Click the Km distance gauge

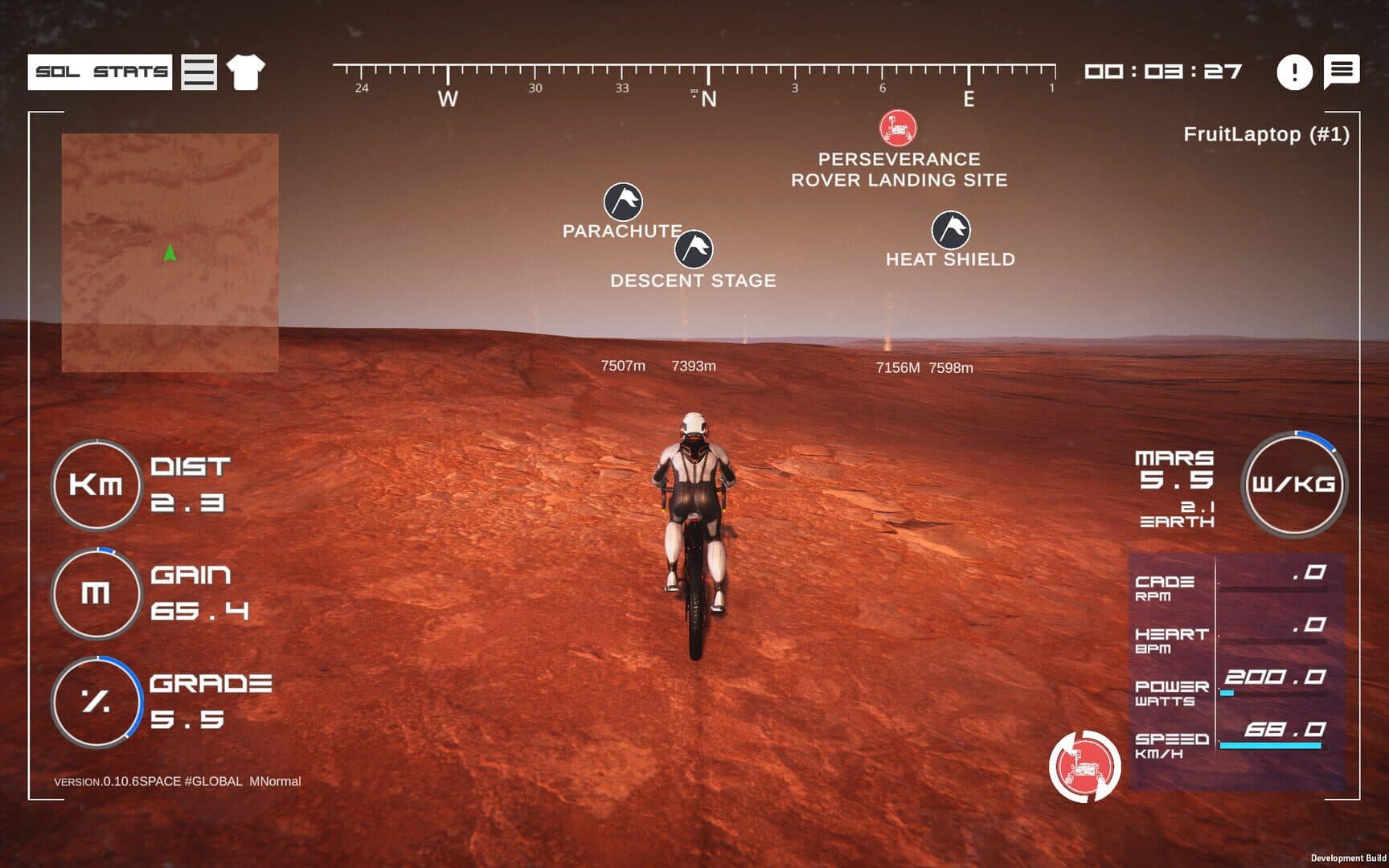click(96, 485)
